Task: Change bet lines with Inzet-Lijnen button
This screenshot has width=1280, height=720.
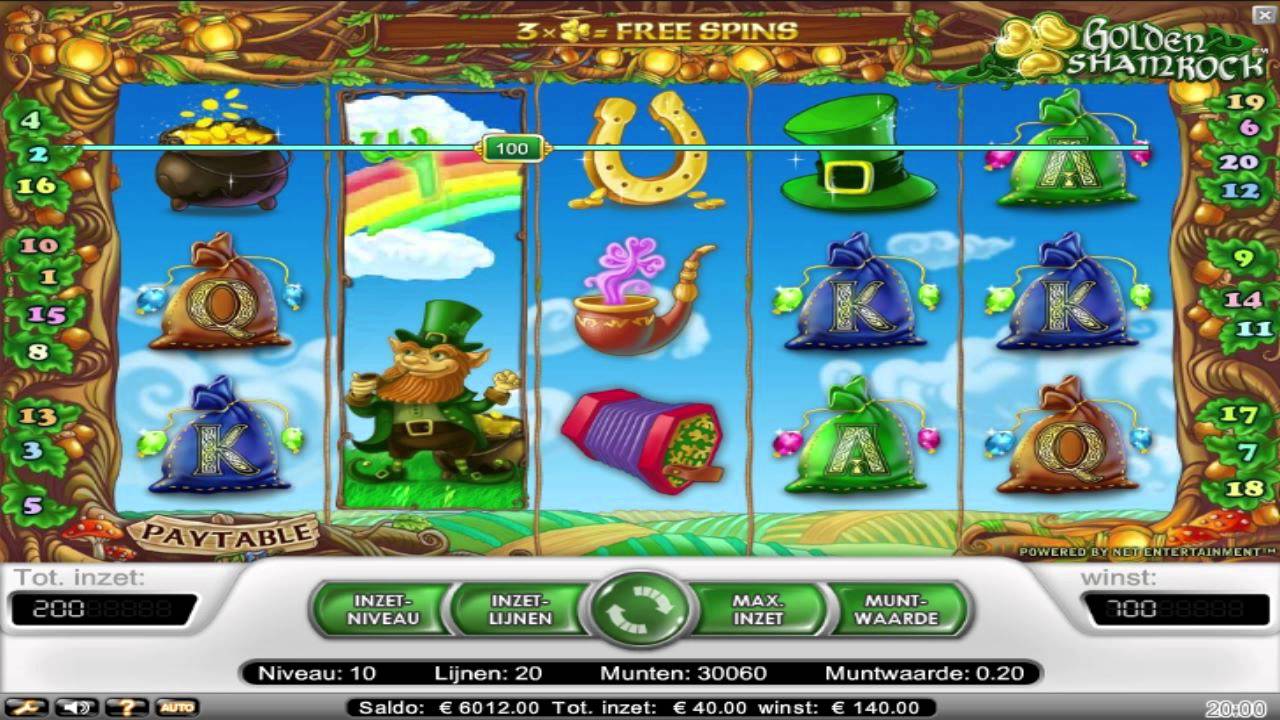Action: click(x=520, y=609)
